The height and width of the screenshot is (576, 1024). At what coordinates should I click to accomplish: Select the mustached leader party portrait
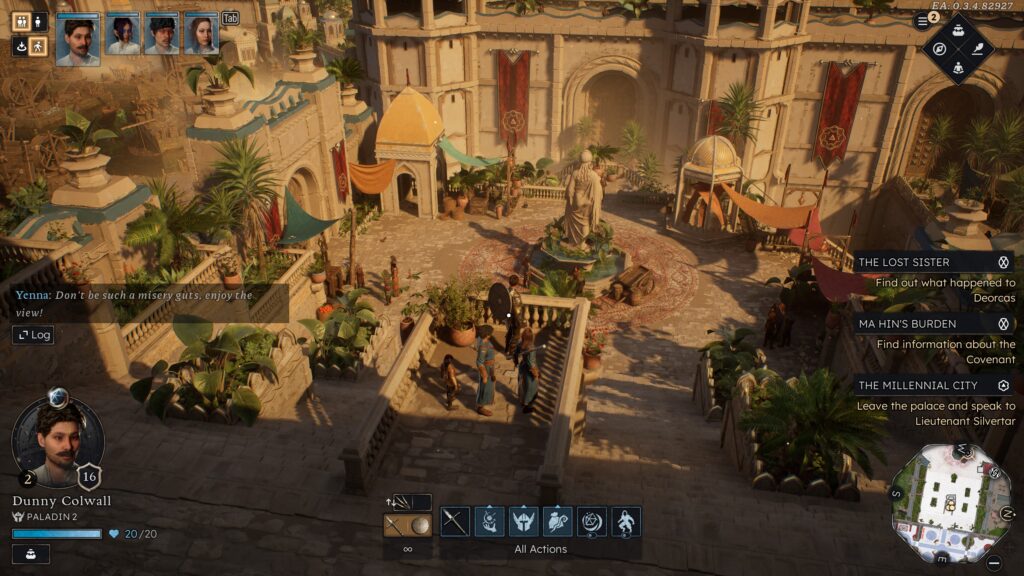78,40
